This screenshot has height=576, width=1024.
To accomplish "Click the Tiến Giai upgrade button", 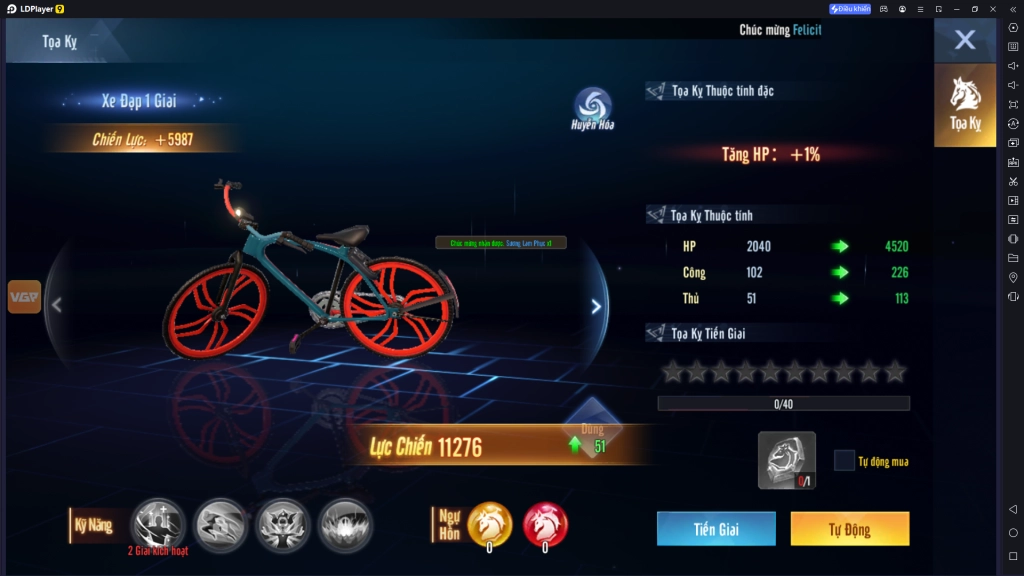I will click(716, 529).
